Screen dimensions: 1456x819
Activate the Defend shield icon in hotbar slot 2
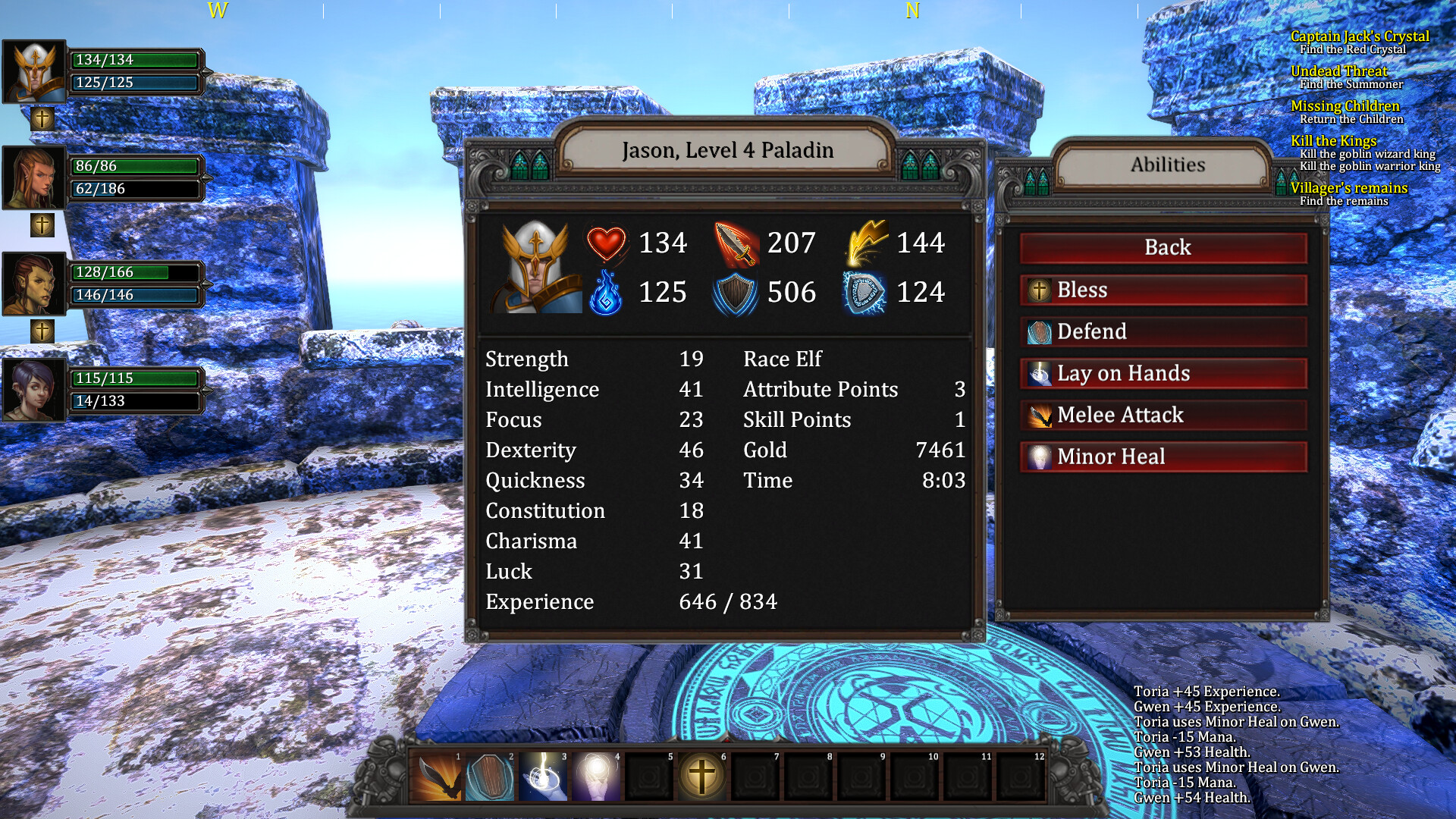tap(489, 777)
